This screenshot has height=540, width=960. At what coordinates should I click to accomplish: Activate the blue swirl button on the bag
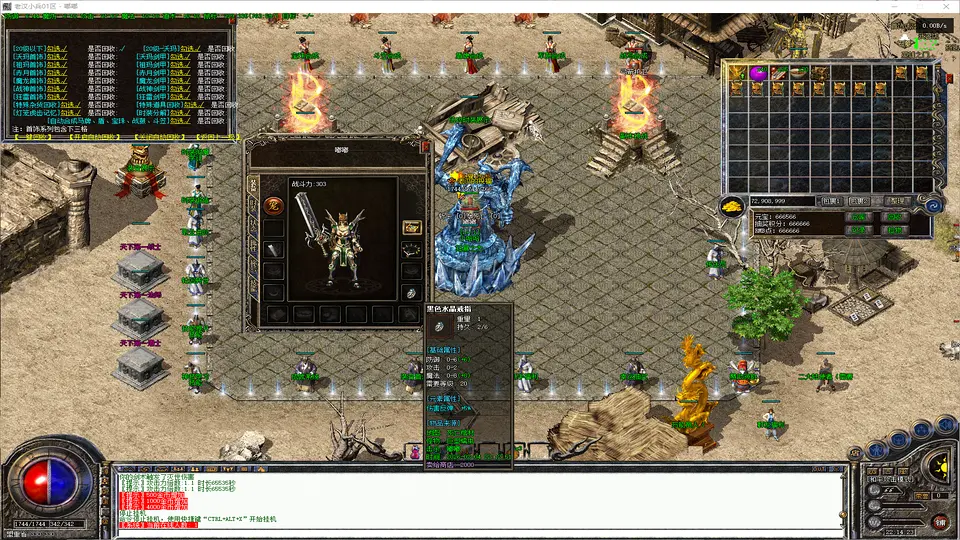point(932,205)
